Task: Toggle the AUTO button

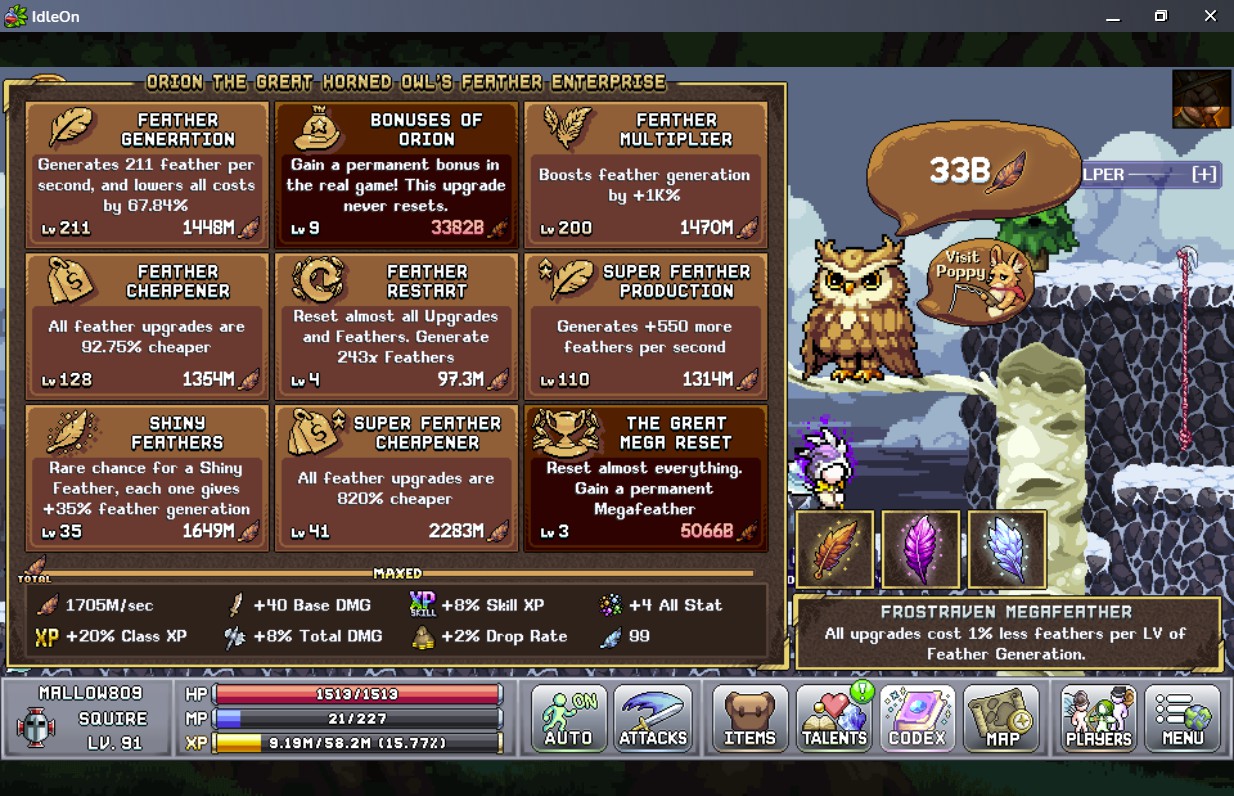Action: 568,719
